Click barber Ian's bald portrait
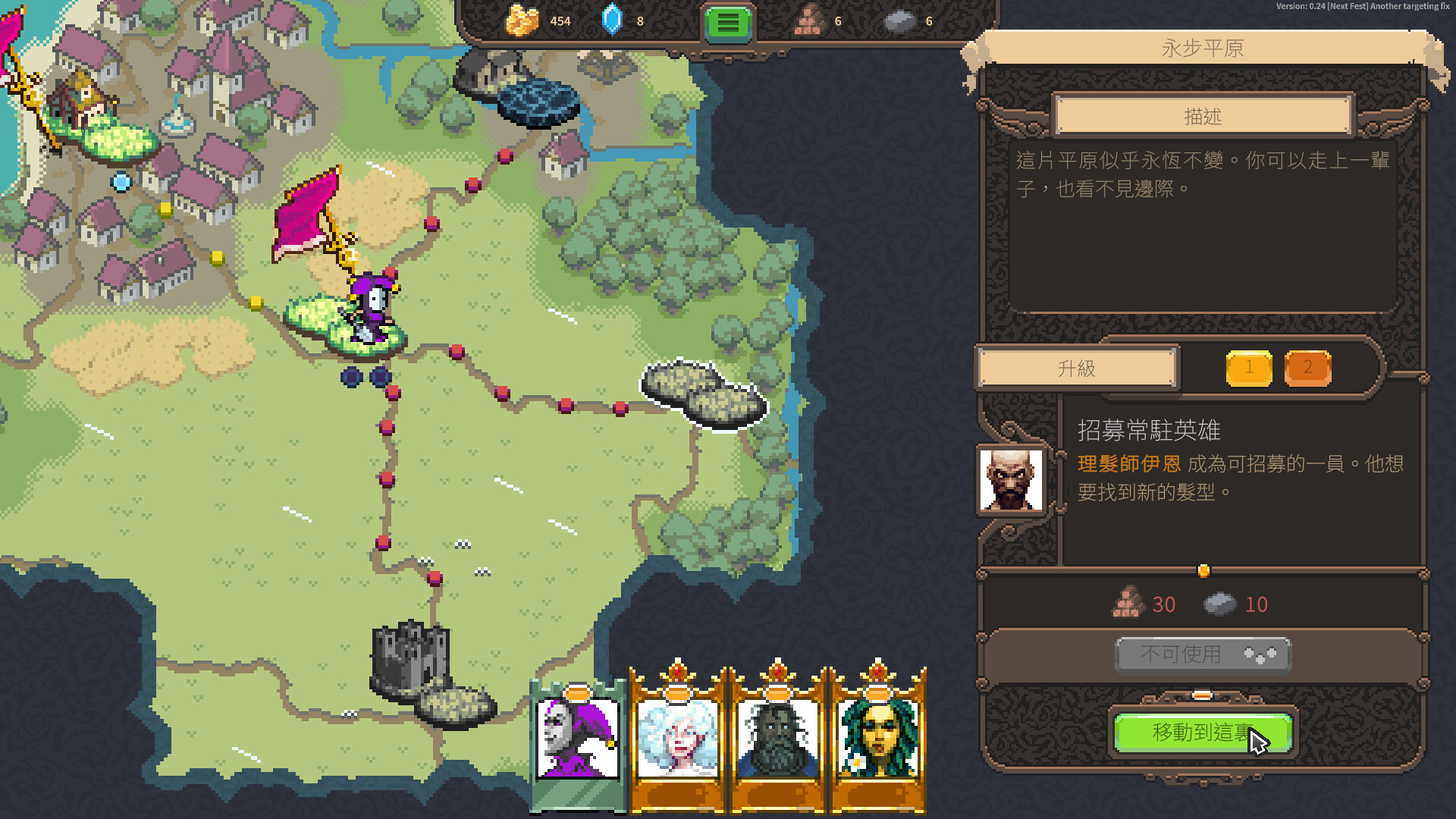1456x819 pixels. [x=1011, y=480]
